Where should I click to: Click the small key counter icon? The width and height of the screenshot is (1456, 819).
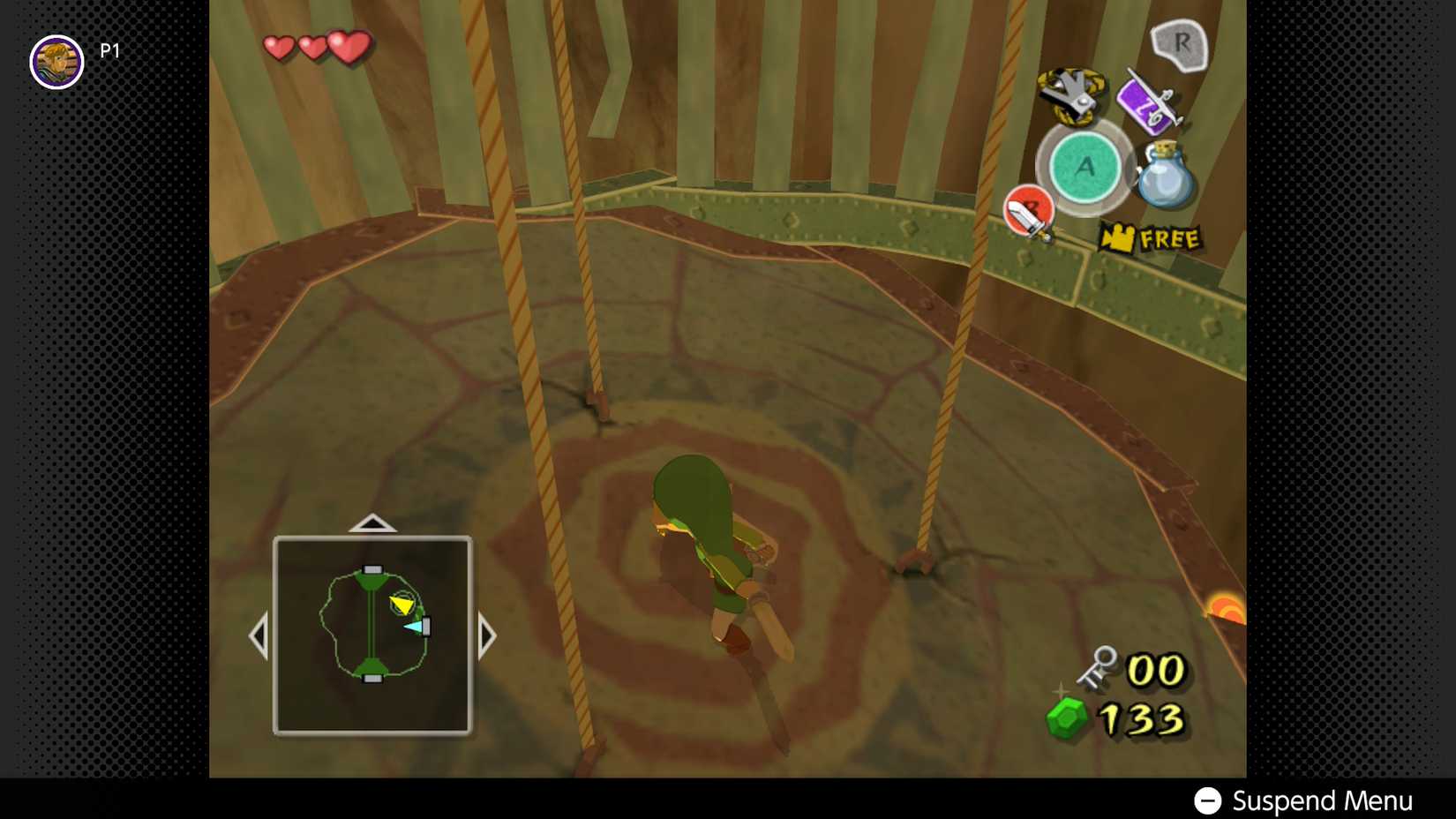click(1098, 668)
